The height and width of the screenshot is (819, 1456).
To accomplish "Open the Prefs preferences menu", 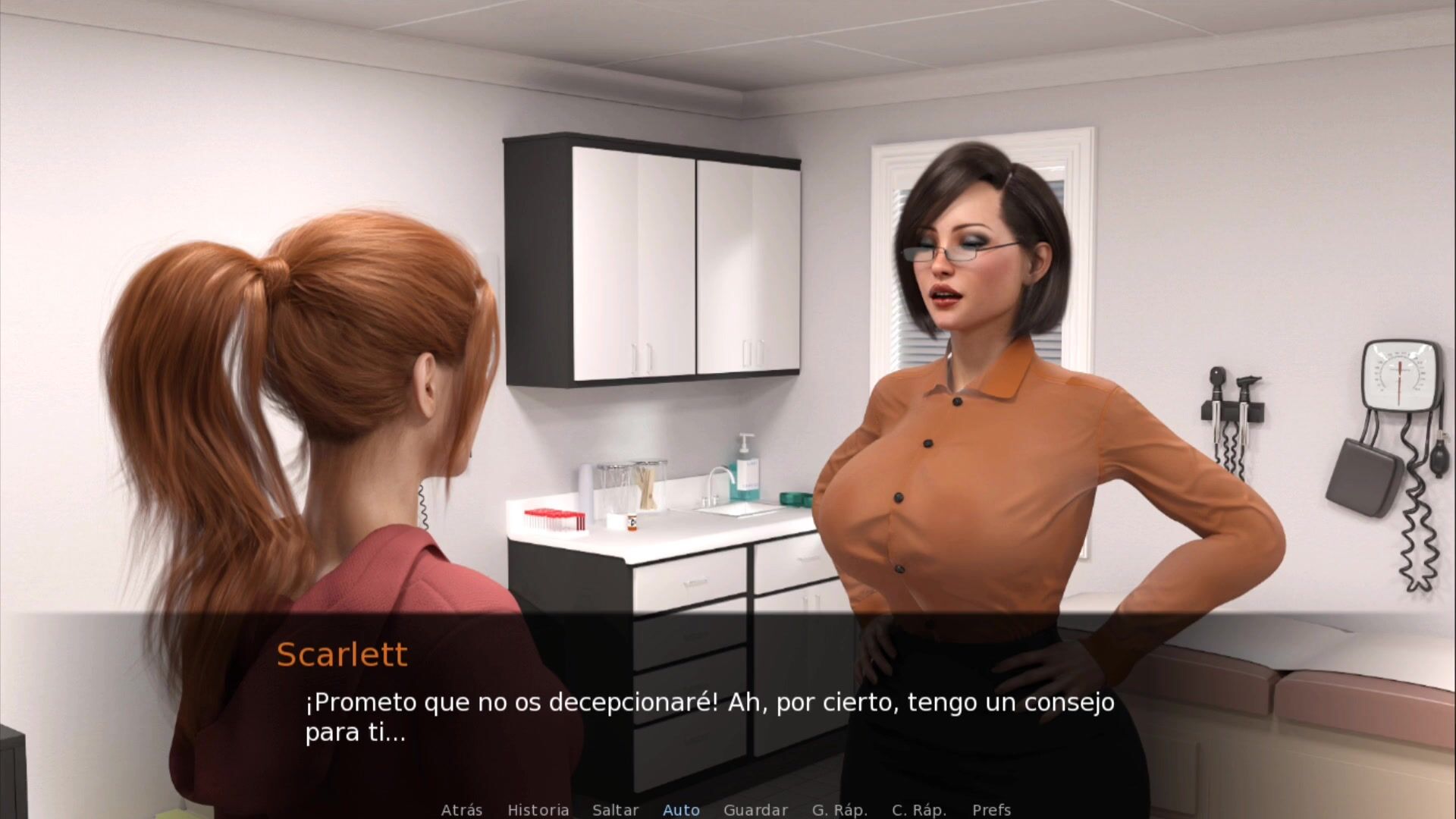I will coord(991,810).
